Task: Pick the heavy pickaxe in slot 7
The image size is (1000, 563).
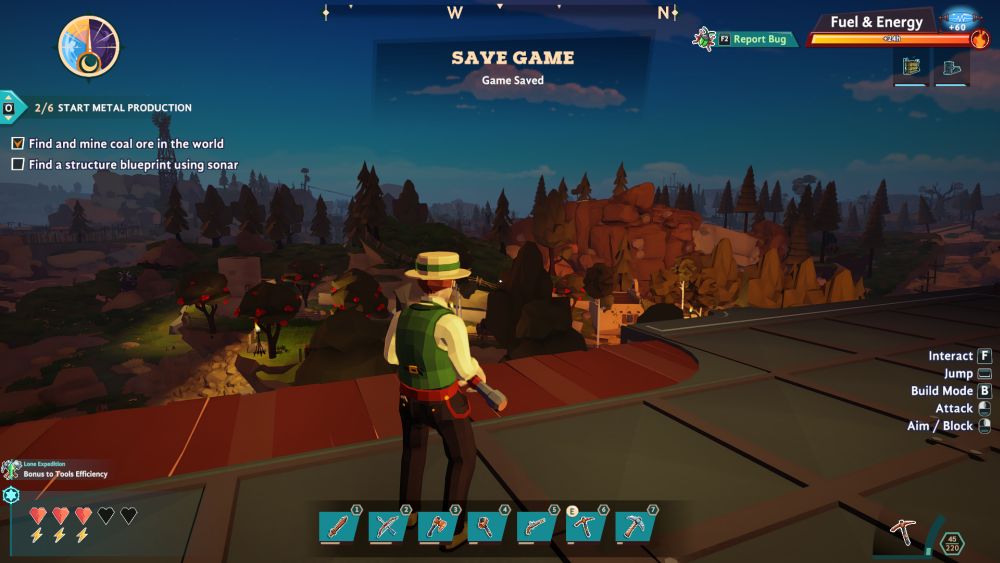Action: 635,526
